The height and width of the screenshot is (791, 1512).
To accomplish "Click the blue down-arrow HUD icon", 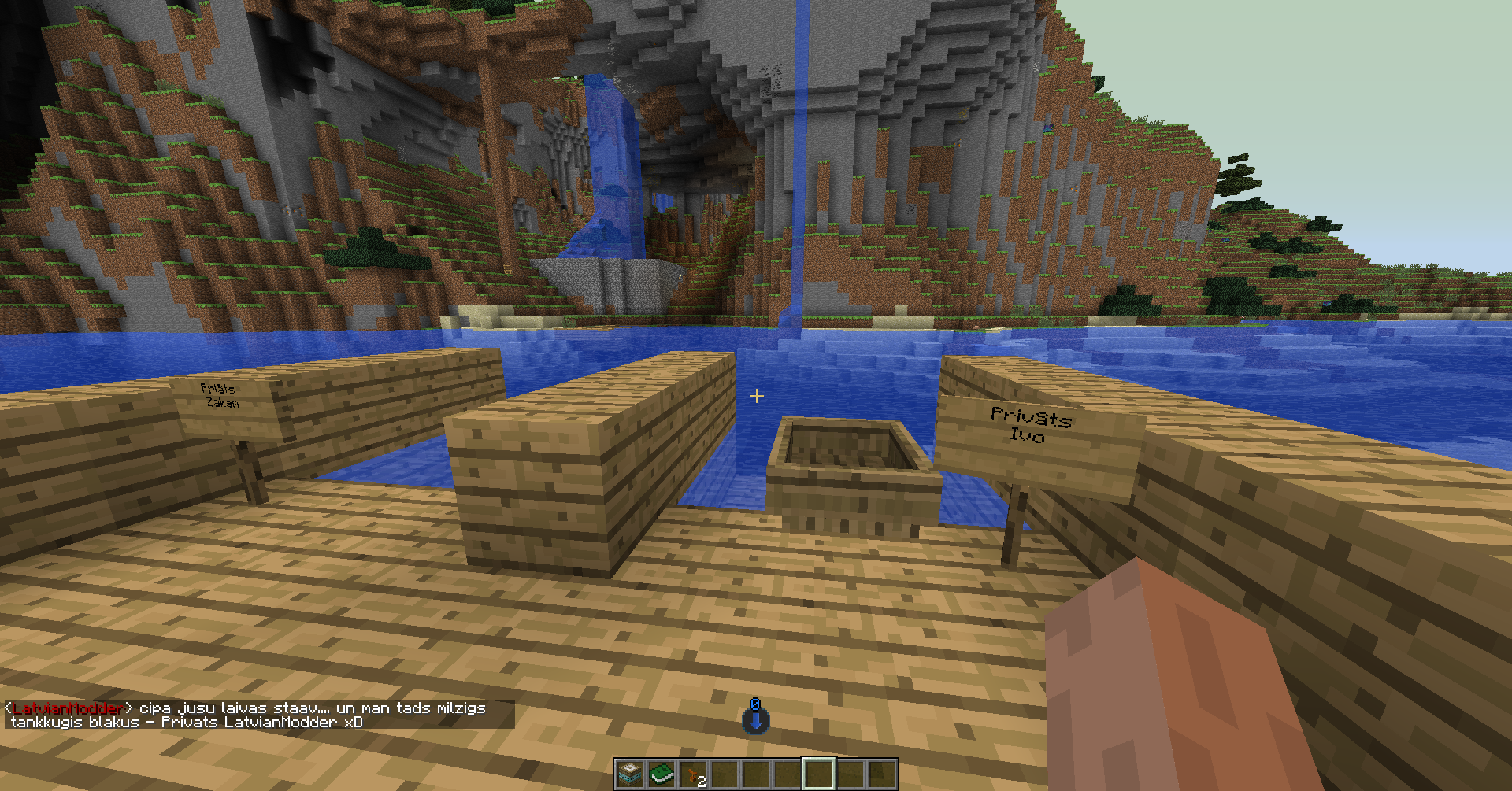I will coord(755,716).
